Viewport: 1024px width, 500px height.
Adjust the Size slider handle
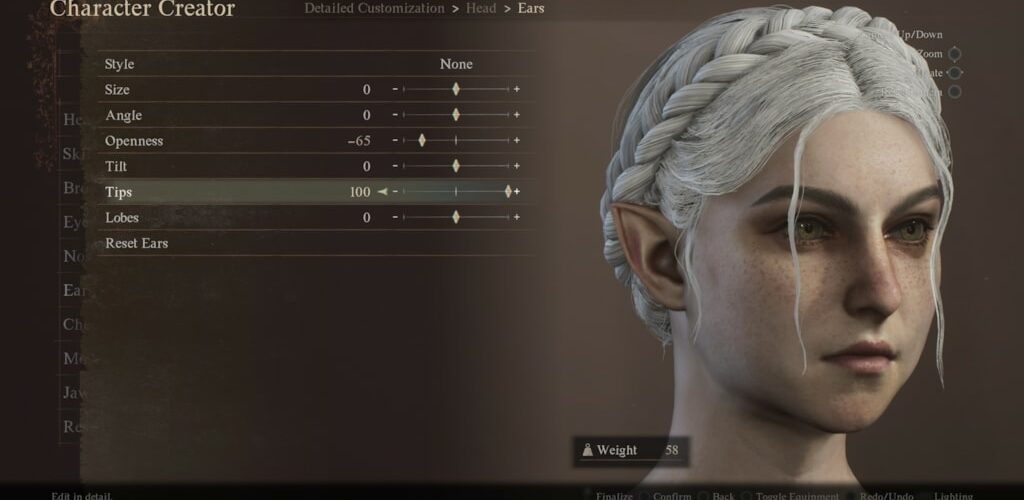pyautogui.click(x=456, y=90)
